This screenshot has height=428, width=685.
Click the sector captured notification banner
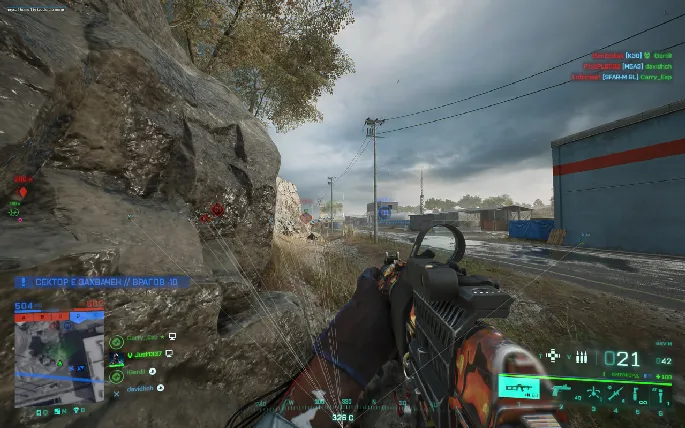pos(100,283)
